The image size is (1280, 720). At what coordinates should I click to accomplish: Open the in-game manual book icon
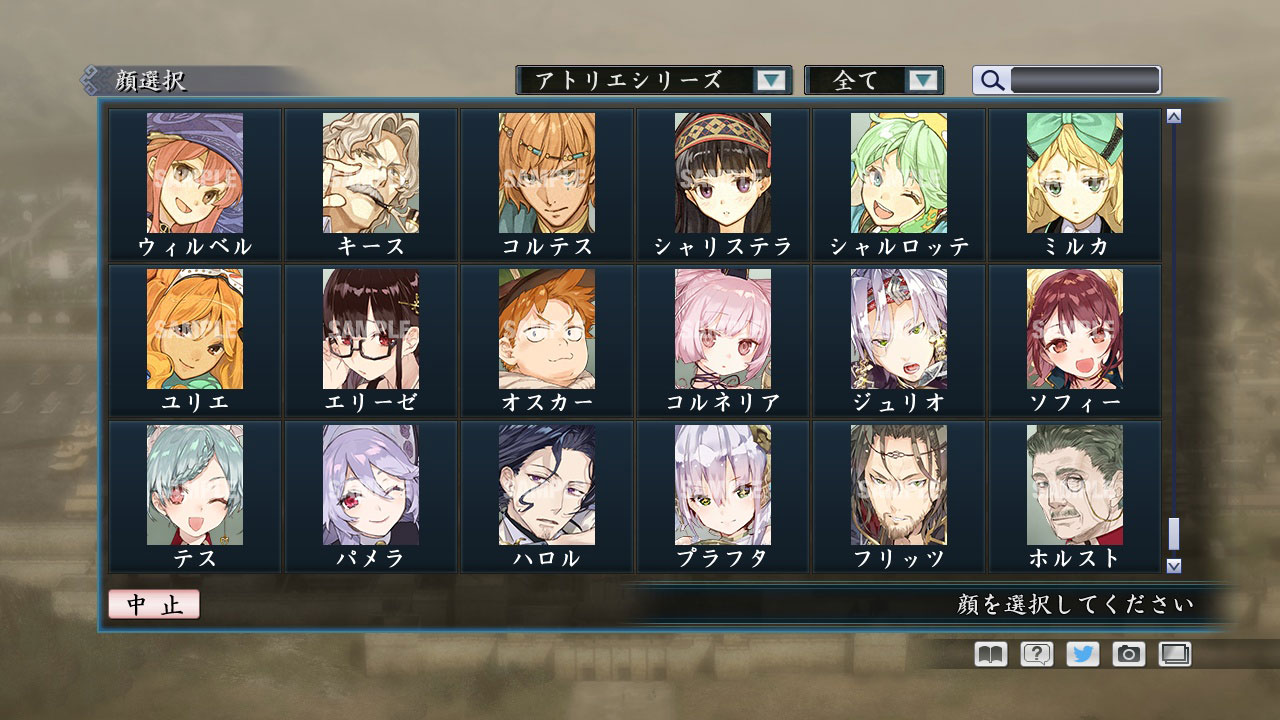click(988, 654)
